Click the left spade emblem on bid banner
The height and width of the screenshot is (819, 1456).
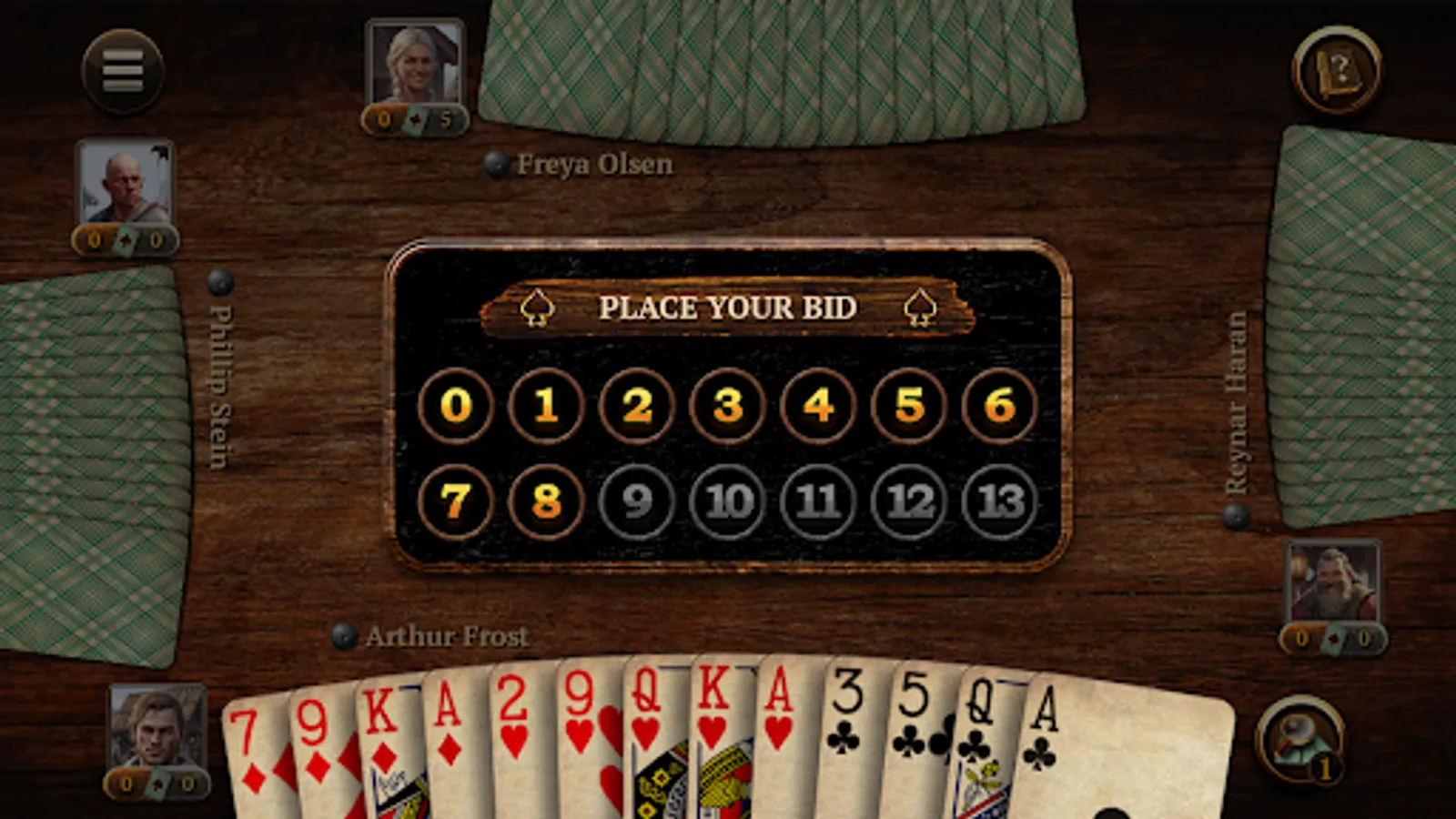tap(537, 308)
